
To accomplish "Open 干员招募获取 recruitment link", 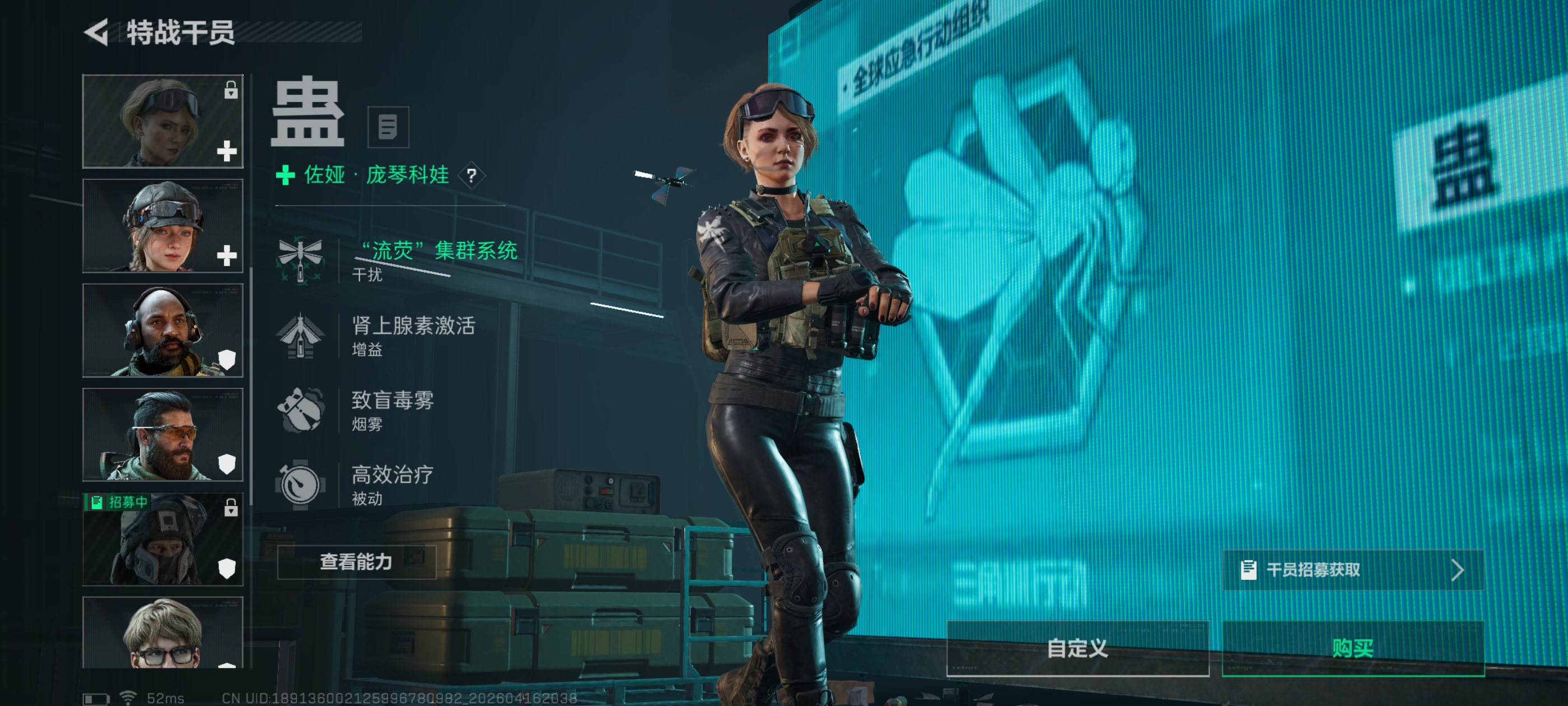I will point(1352,570).
